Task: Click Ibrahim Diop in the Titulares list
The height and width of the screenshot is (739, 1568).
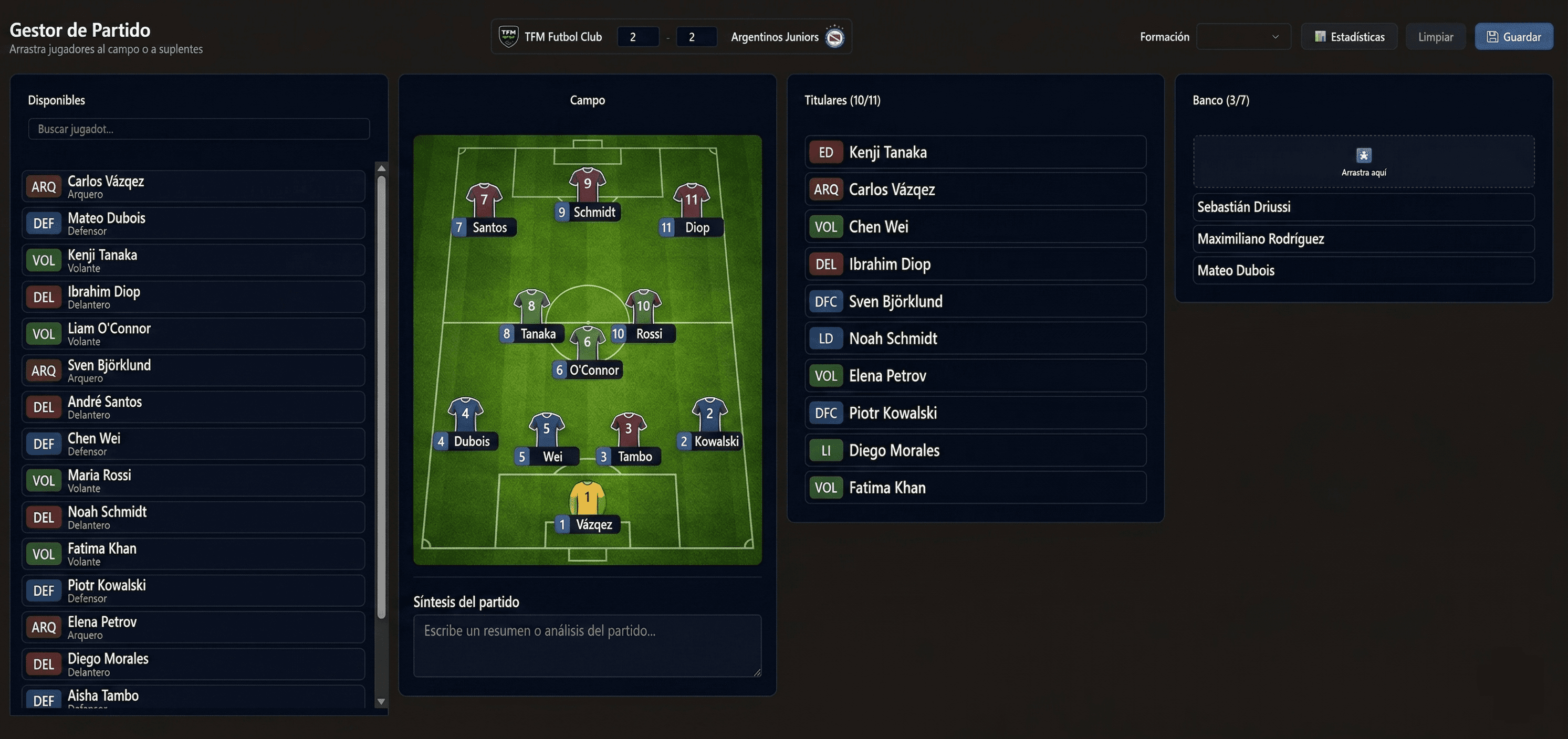Action: [x=975, y=264]
